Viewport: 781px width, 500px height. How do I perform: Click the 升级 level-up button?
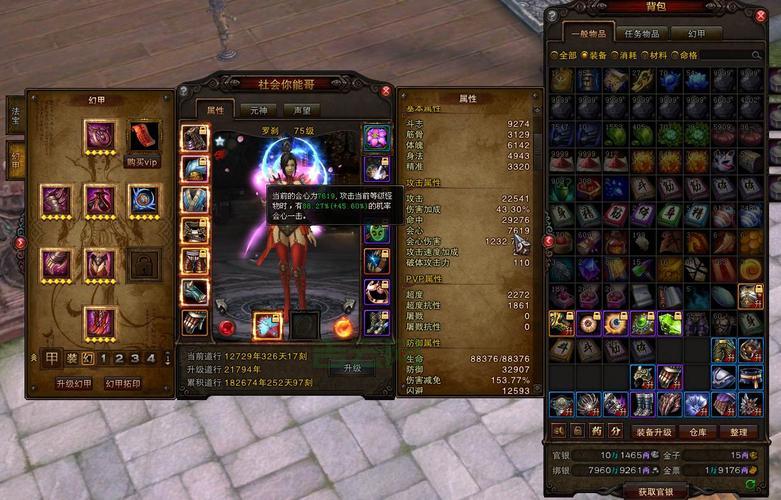[x=352, y=368]
